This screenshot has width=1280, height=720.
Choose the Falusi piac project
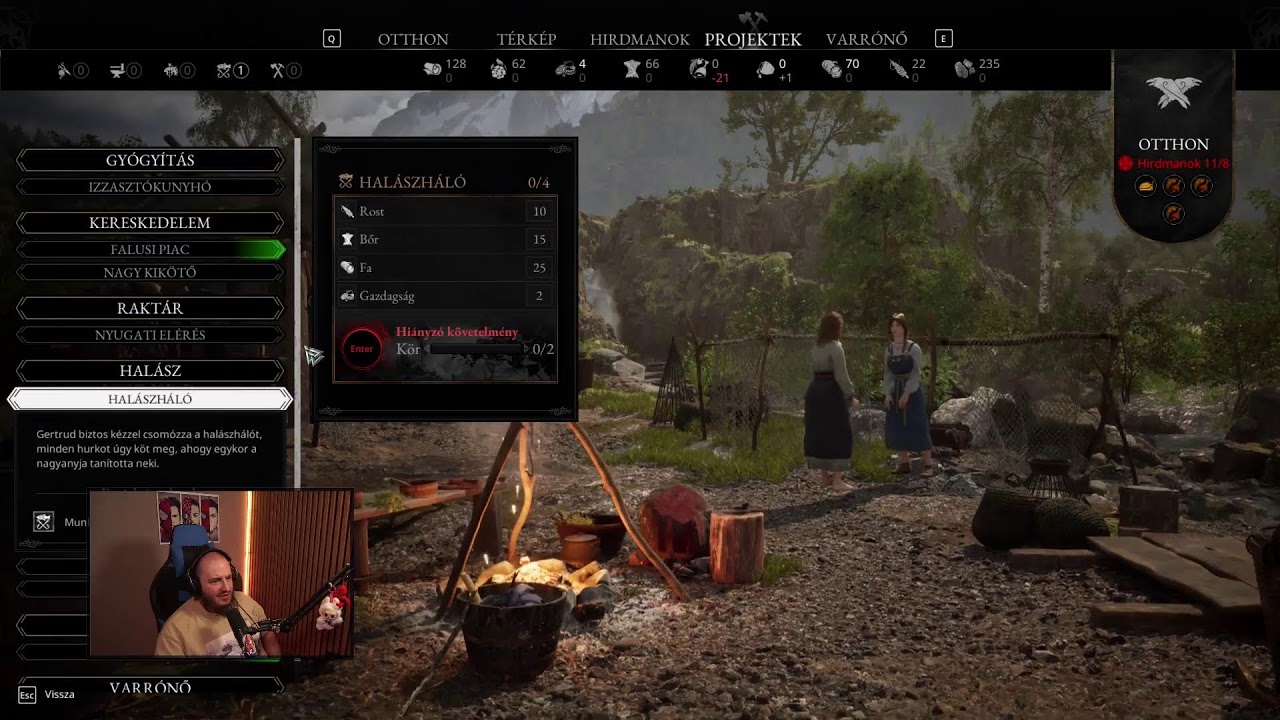coord(150,249)
